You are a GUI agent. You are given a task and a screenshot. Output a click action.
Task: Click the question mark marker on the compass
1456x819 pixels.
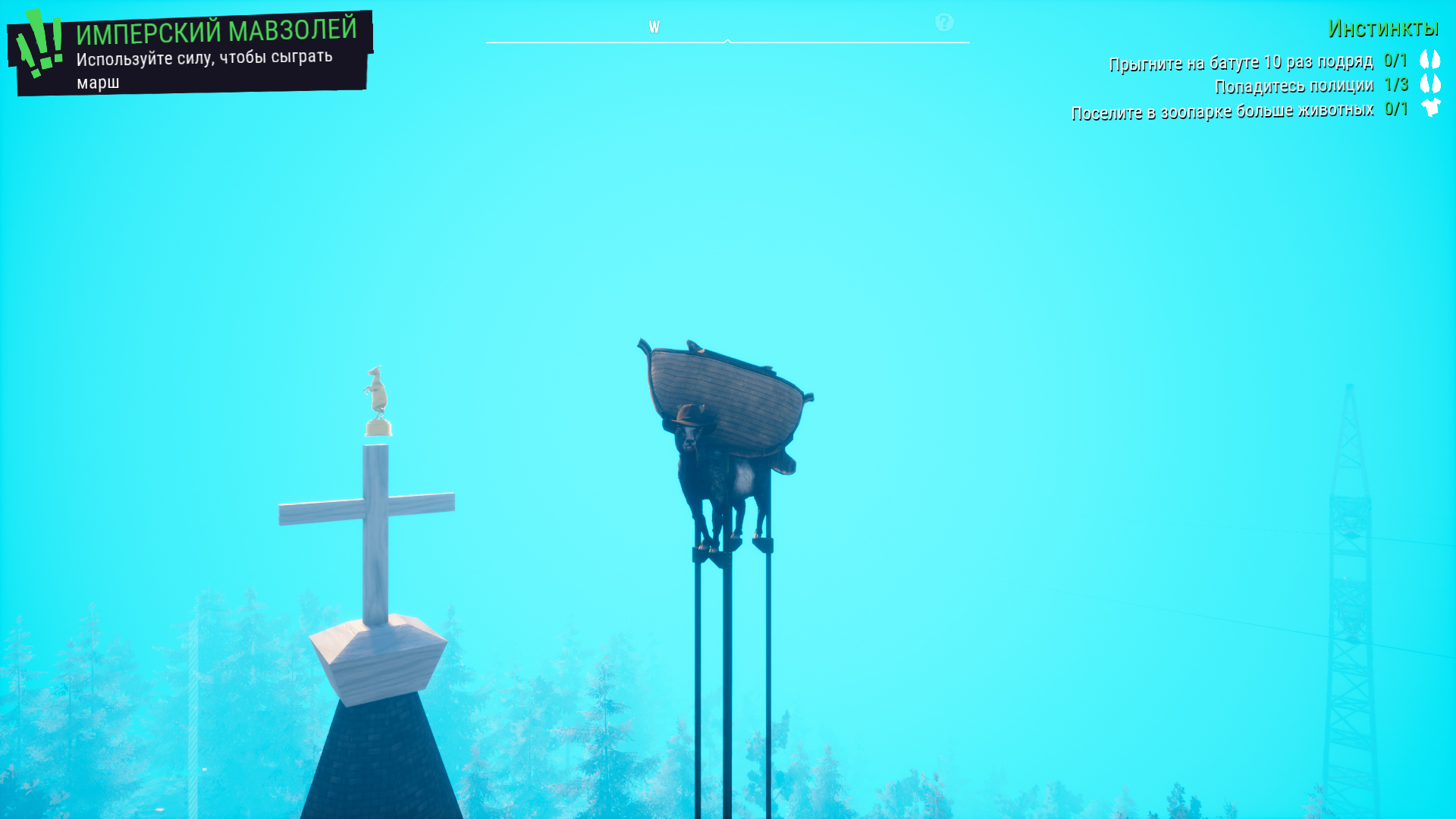coord(944,23)
